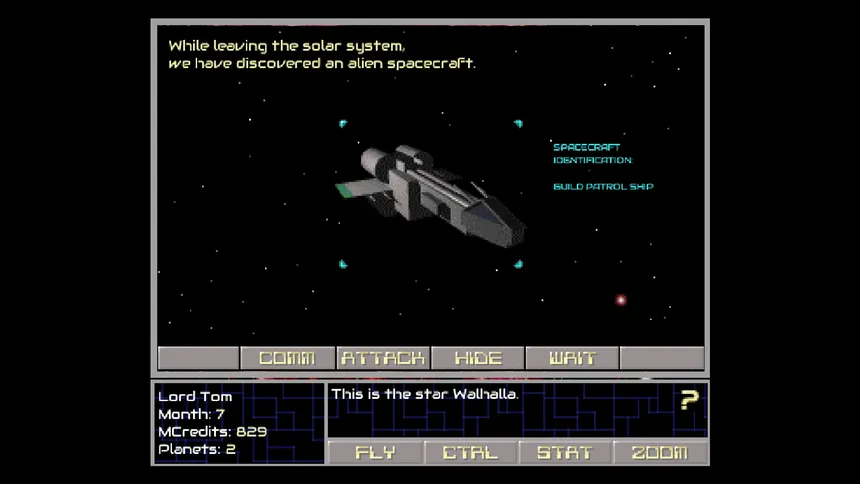
Task: Choose HIDE from the encounter options
Action: pos(478,358)
